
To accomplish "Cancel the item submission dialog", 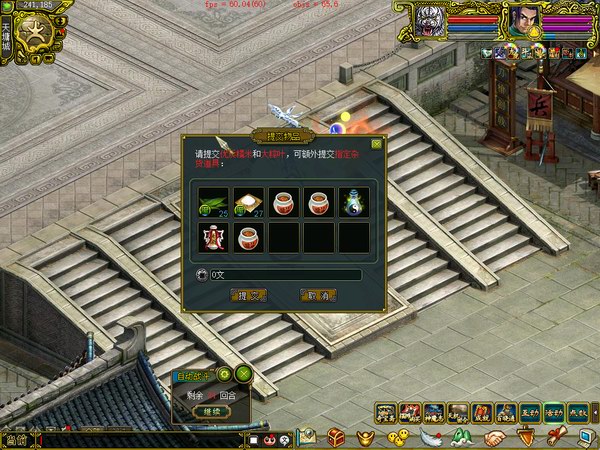I will click(317, 295).
